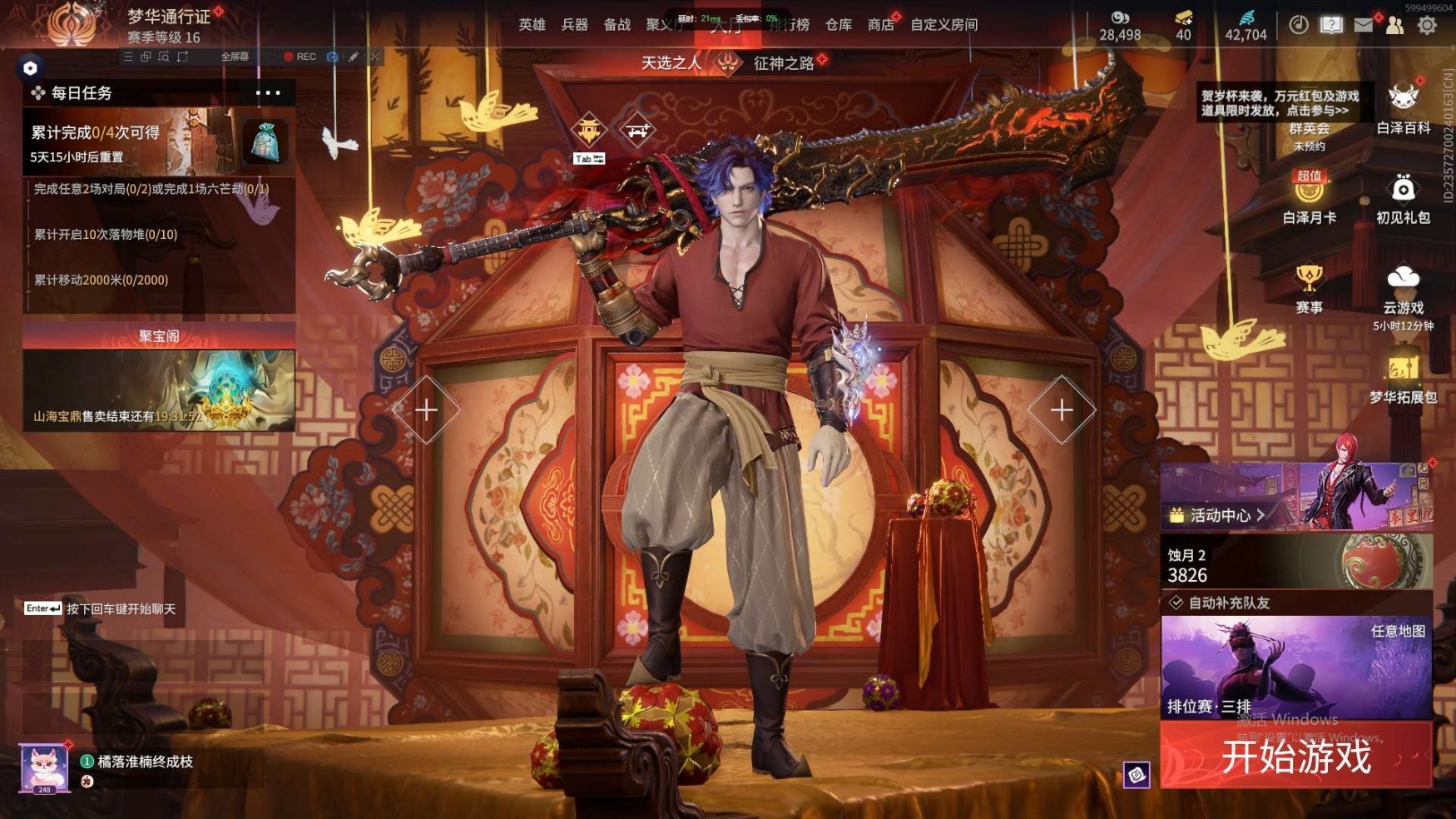Claim the 初见礼包 gift pack
The width and height of the screenshot is (1456, 819).
(1403, 198)
